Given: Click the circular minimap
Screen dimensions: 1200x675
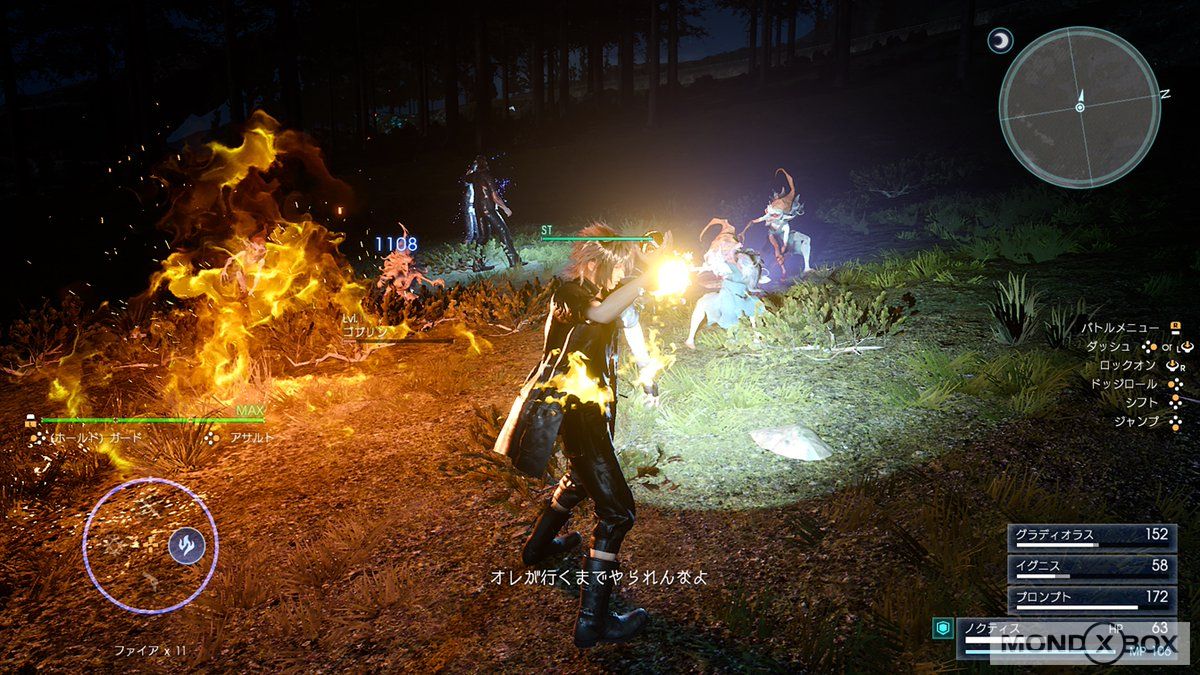Looking at the screenshot, I should (x=1079, y=106).
